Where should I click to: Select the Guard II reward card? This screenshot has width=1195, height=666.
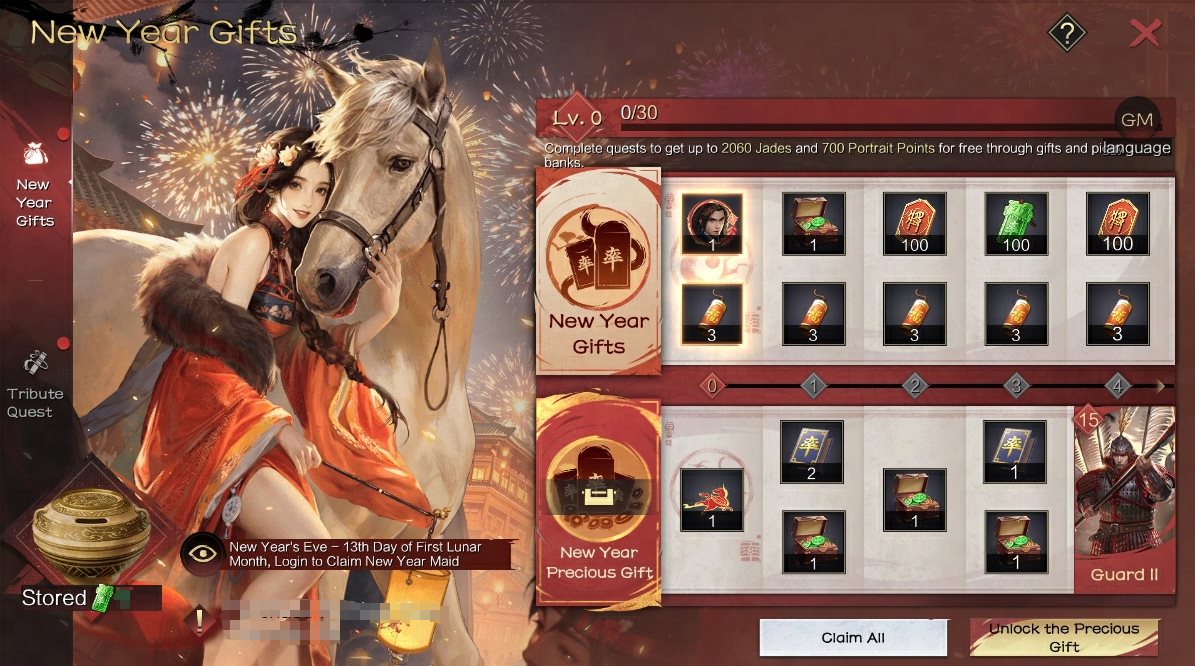[x=1124, y=498]
